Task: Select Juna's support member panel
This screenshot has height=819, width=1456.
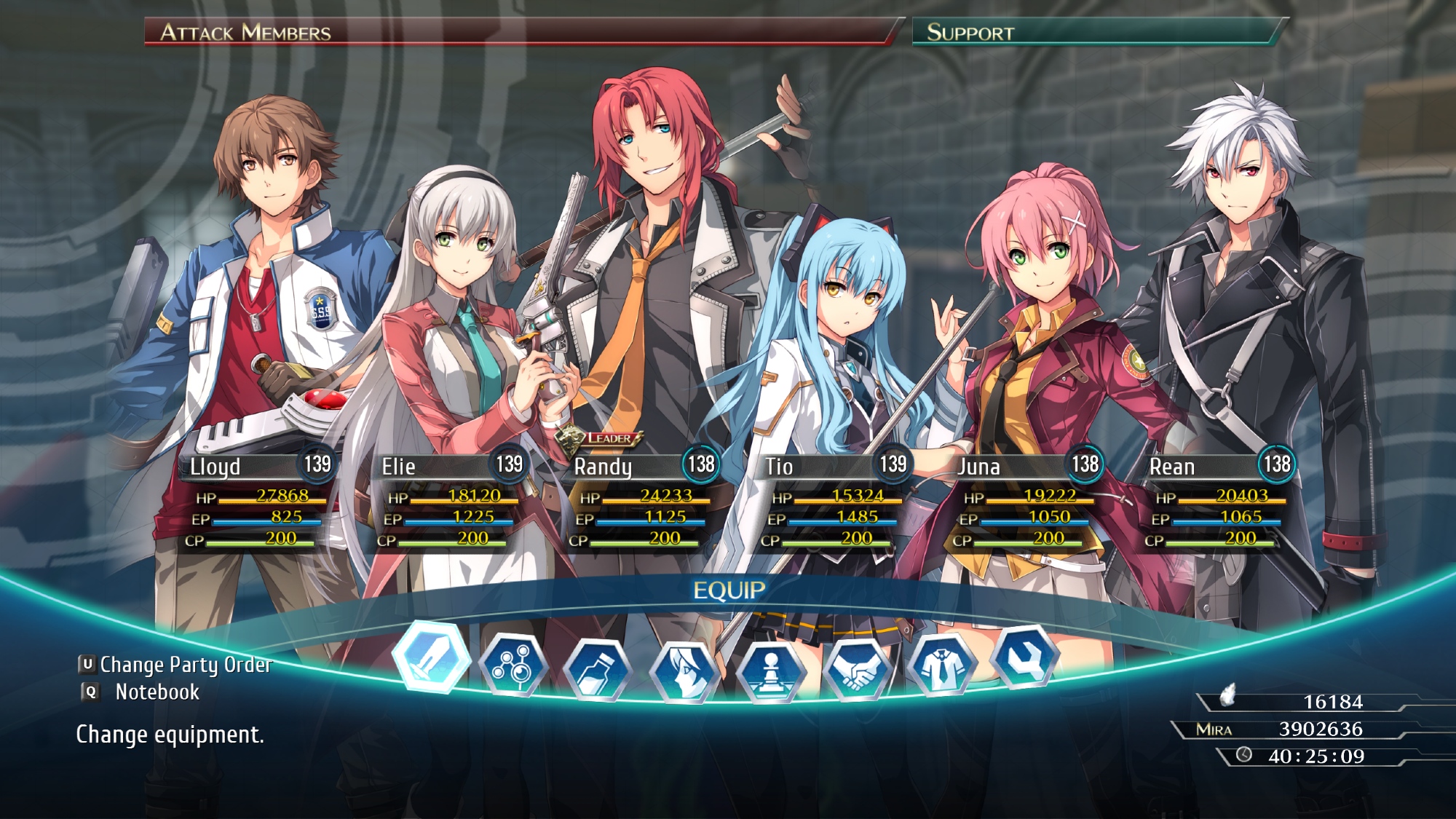Action: [1024, 501]
